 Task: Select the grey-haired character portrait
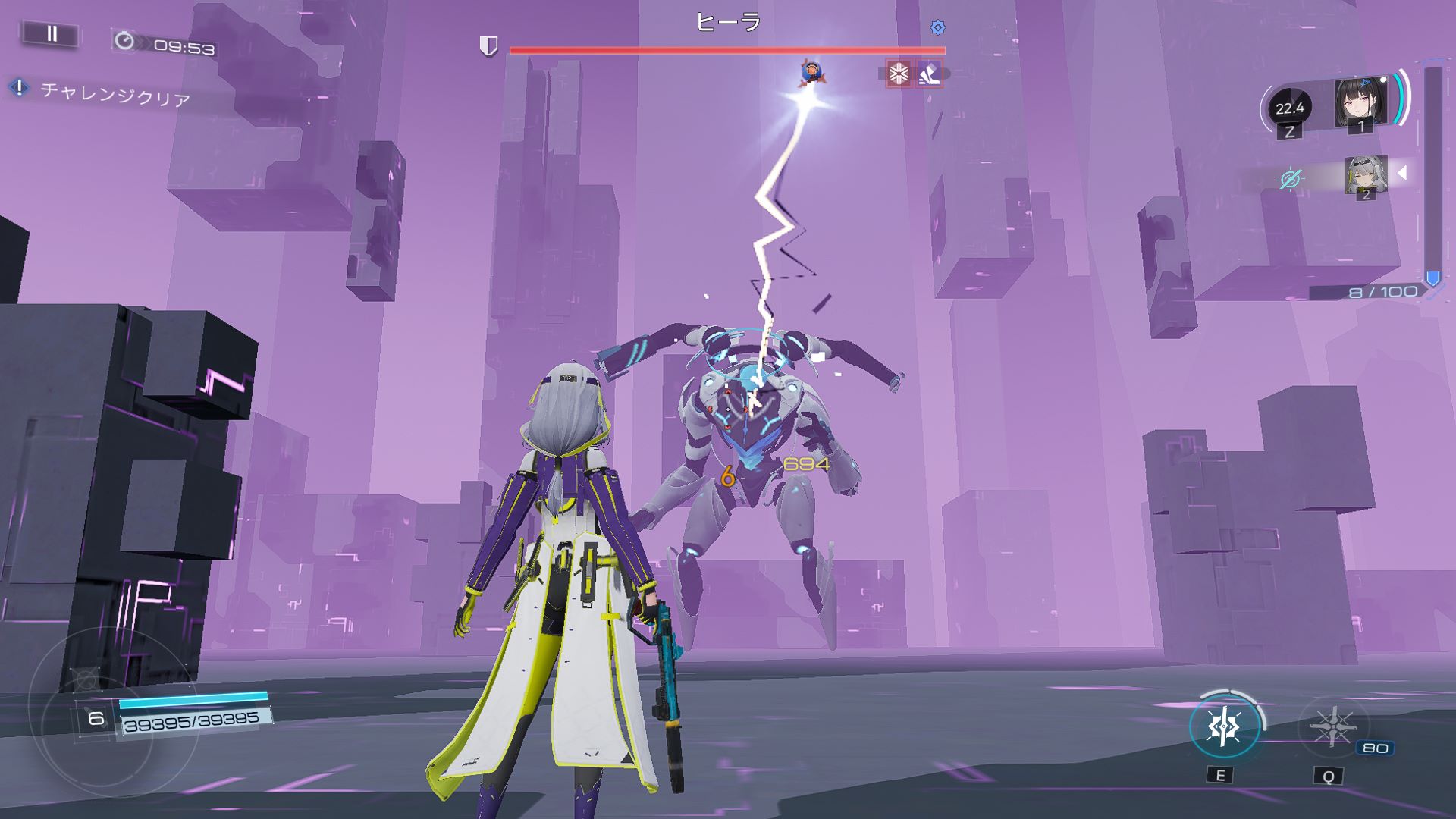click(x=1365, y=175)
